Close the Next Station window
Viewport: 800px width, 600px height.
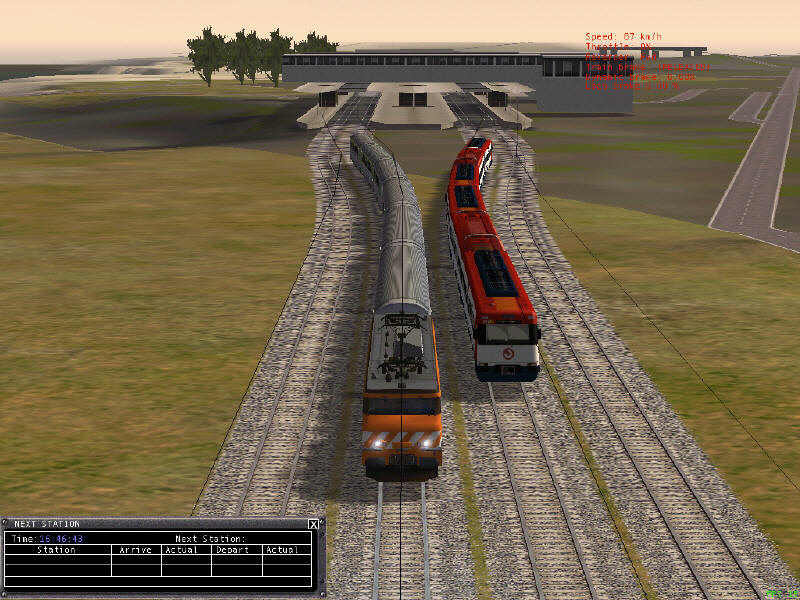pyautogui.click(x=313, y=524)
